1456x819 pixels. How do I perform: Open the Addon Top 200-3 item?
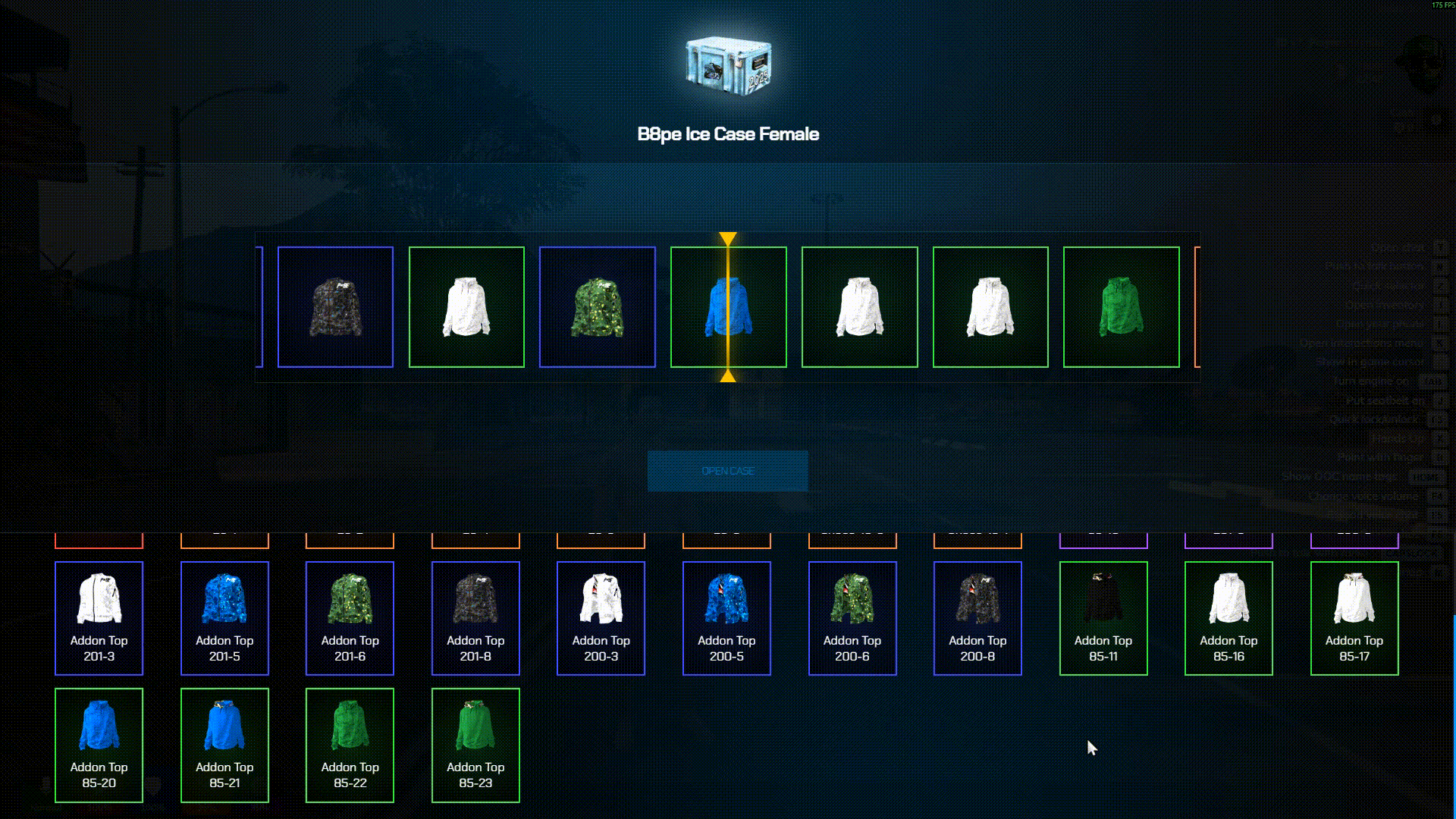coord(601,618)
